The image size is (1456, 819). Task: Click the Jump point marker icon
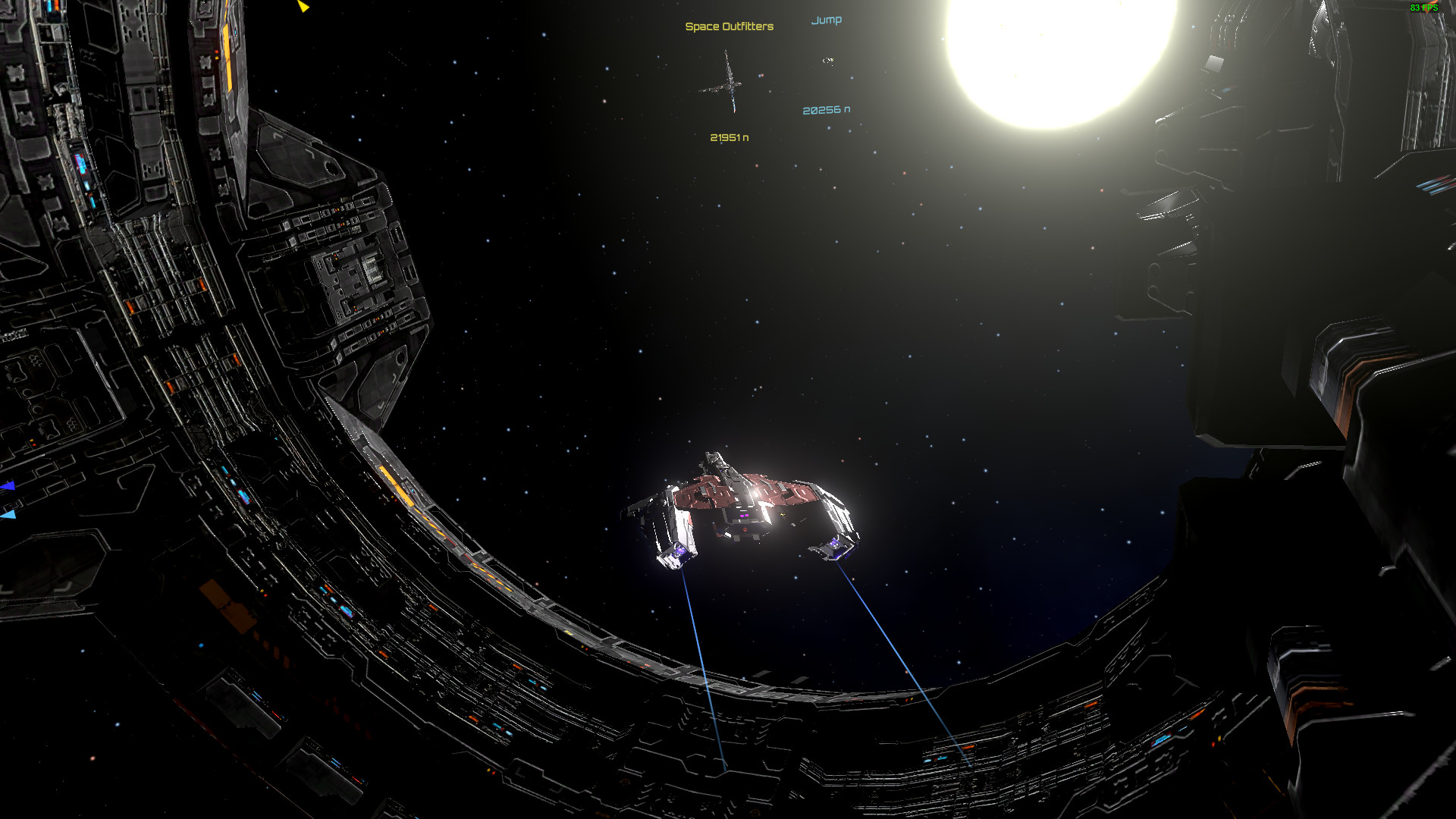pyautogui.click(x=827, y=58)
